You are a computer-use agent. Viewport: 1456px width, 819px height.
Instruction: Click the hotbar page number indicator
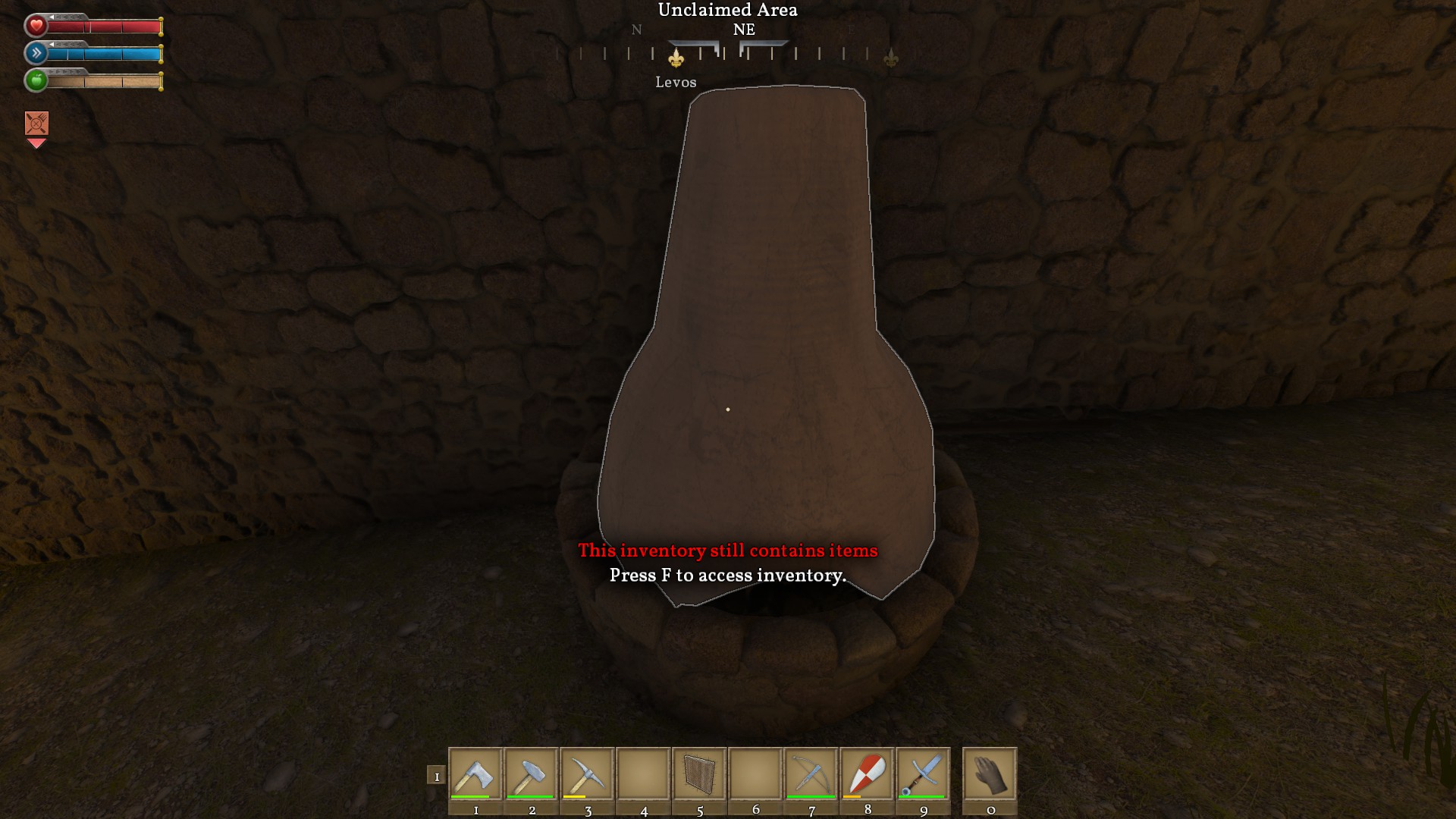pos(436,776)
